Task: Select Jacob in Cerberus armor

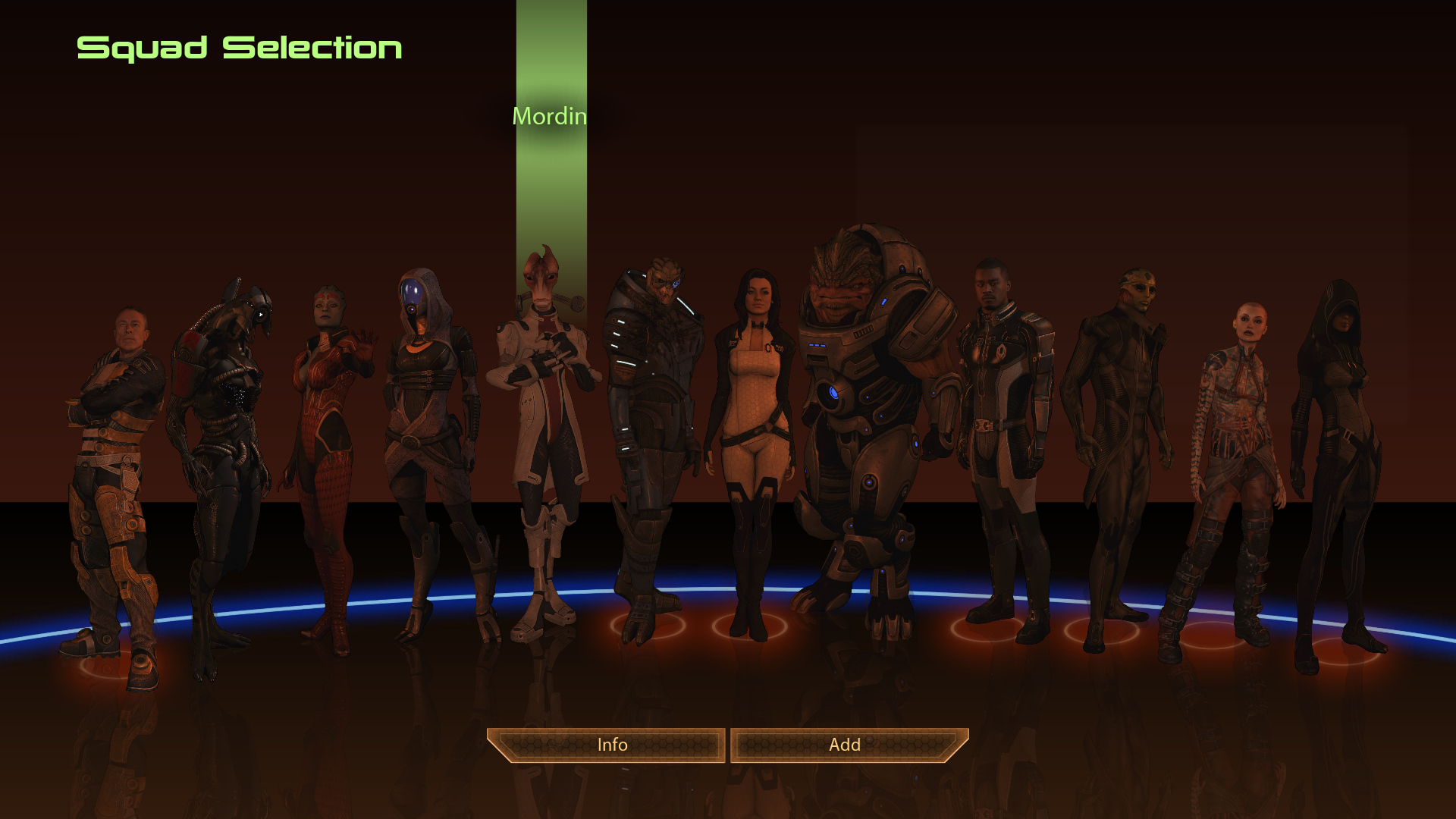Action: click(1003, 425)
